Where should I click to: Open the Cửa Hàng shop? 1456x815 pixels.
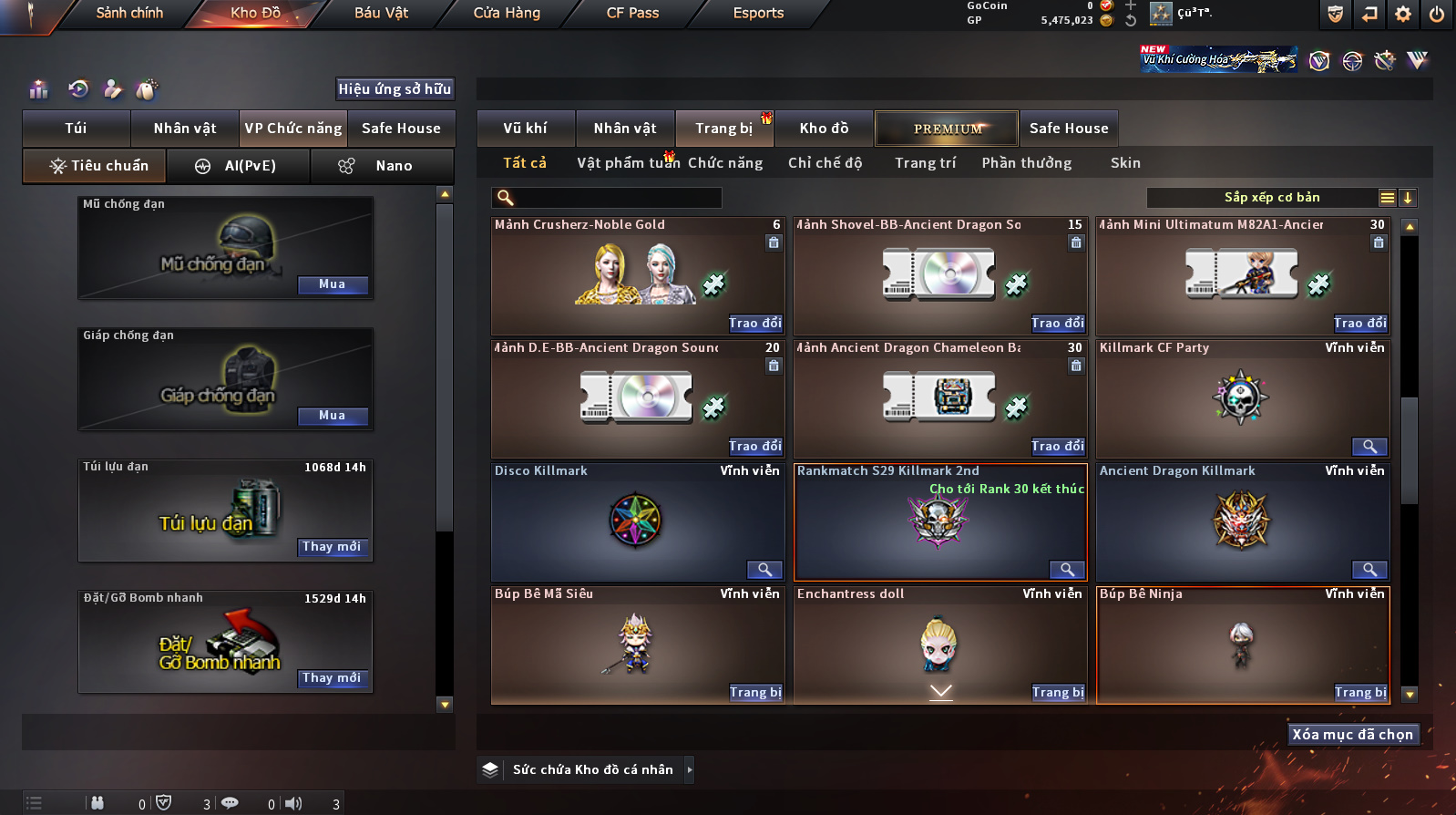507,14
